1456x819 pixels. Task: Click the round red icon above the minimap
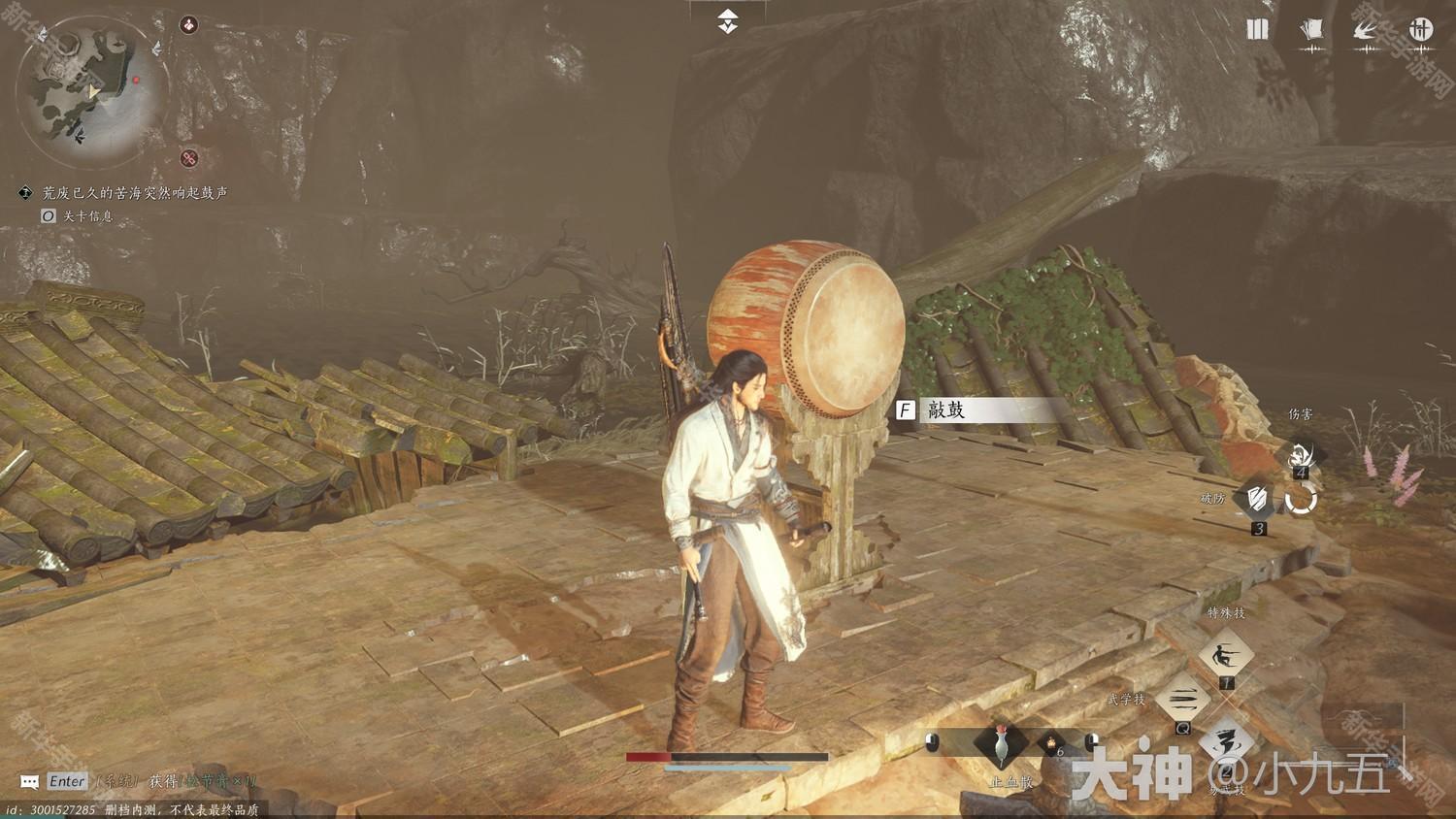pos(189,24)
